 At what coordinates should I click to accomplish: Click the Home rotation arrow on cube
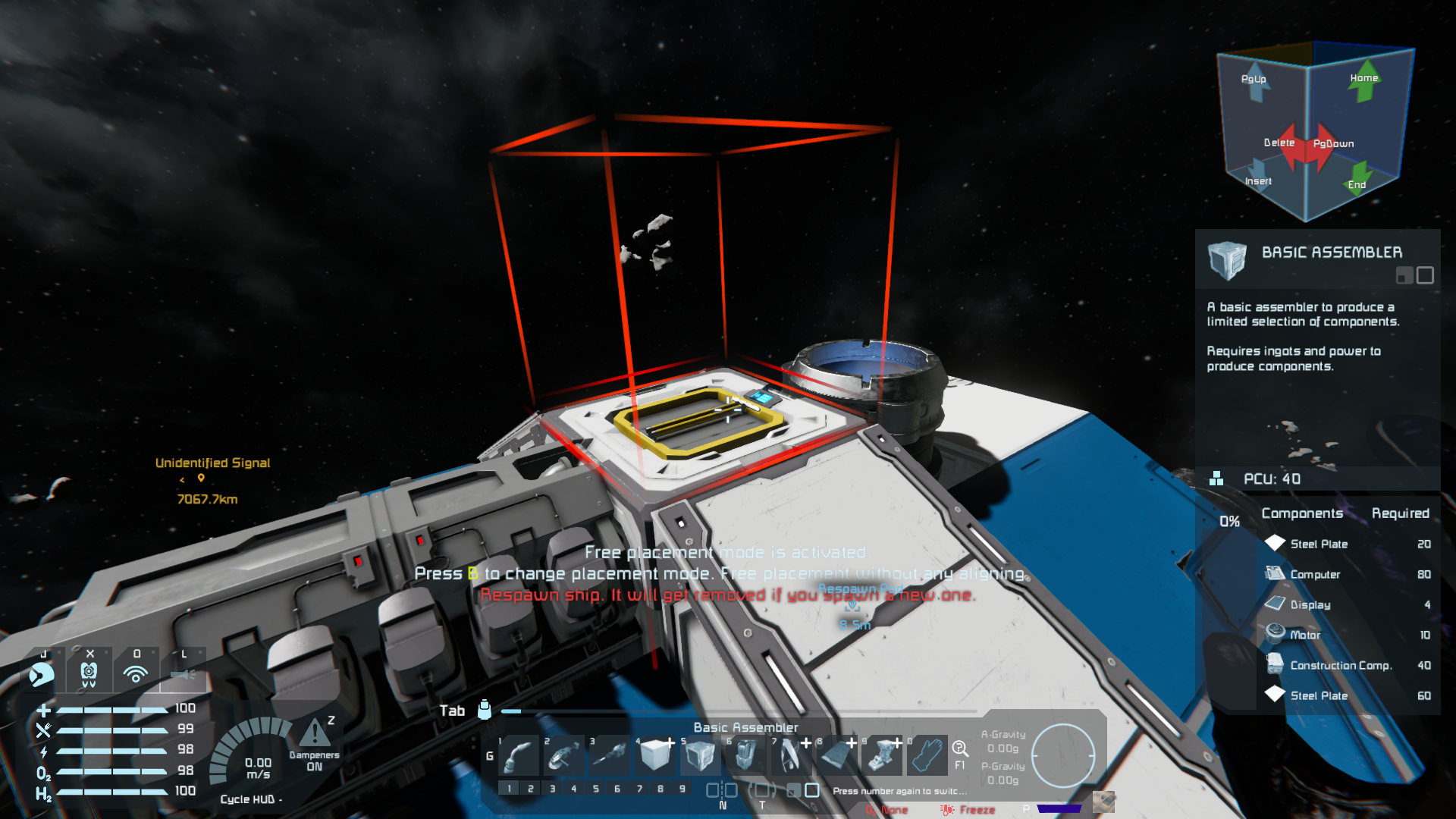click(1364, 82)
